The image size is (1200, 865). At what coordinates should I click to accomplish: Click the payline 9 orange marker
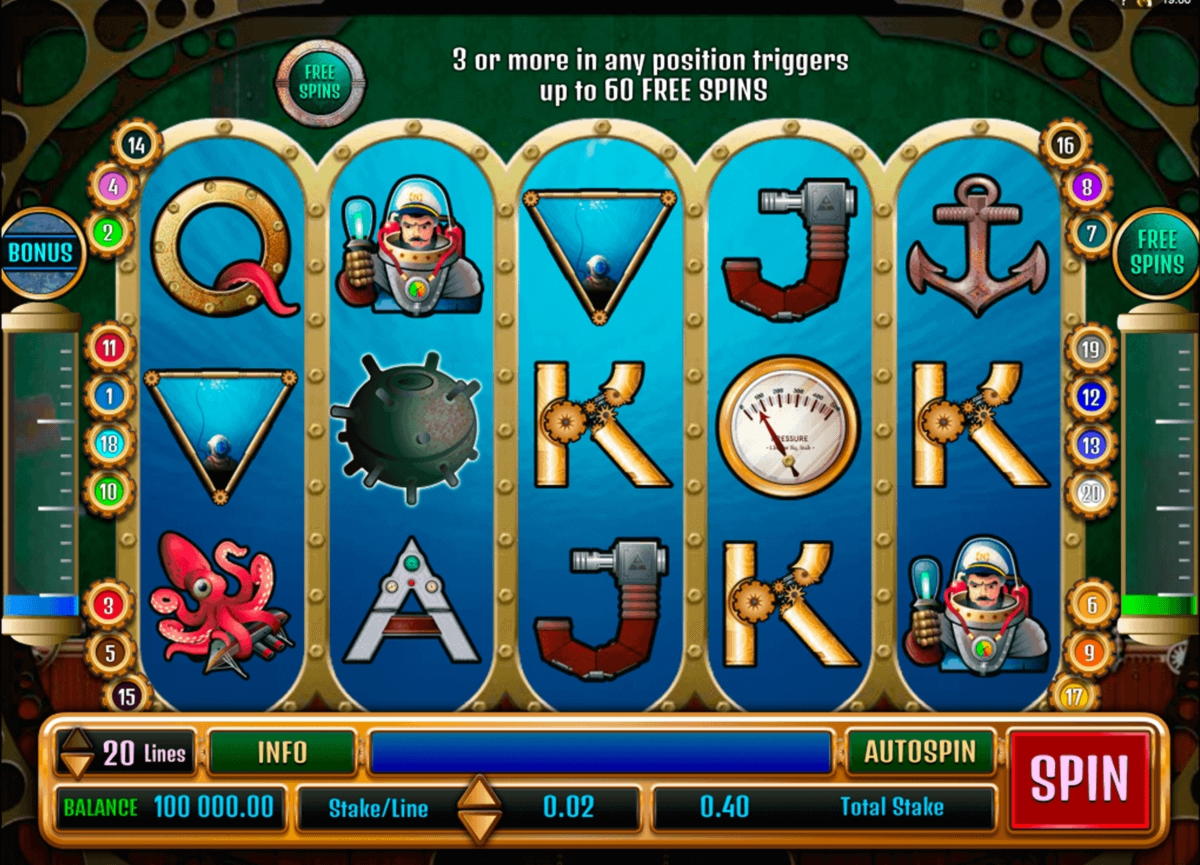point(1090,651)
